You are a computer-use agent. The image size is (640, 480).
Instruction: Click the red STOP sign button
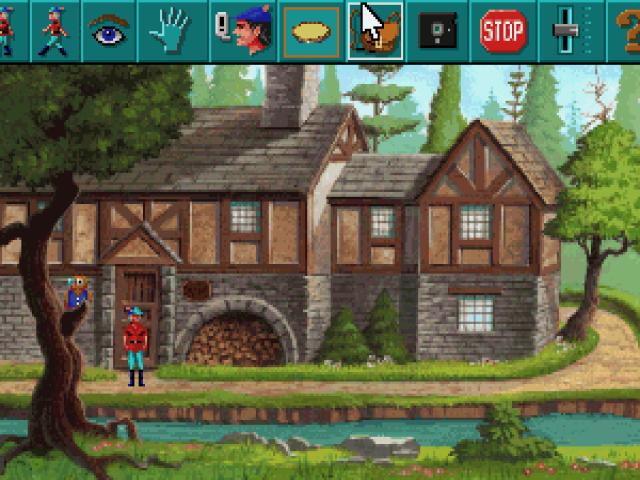[x=503, y=31]
